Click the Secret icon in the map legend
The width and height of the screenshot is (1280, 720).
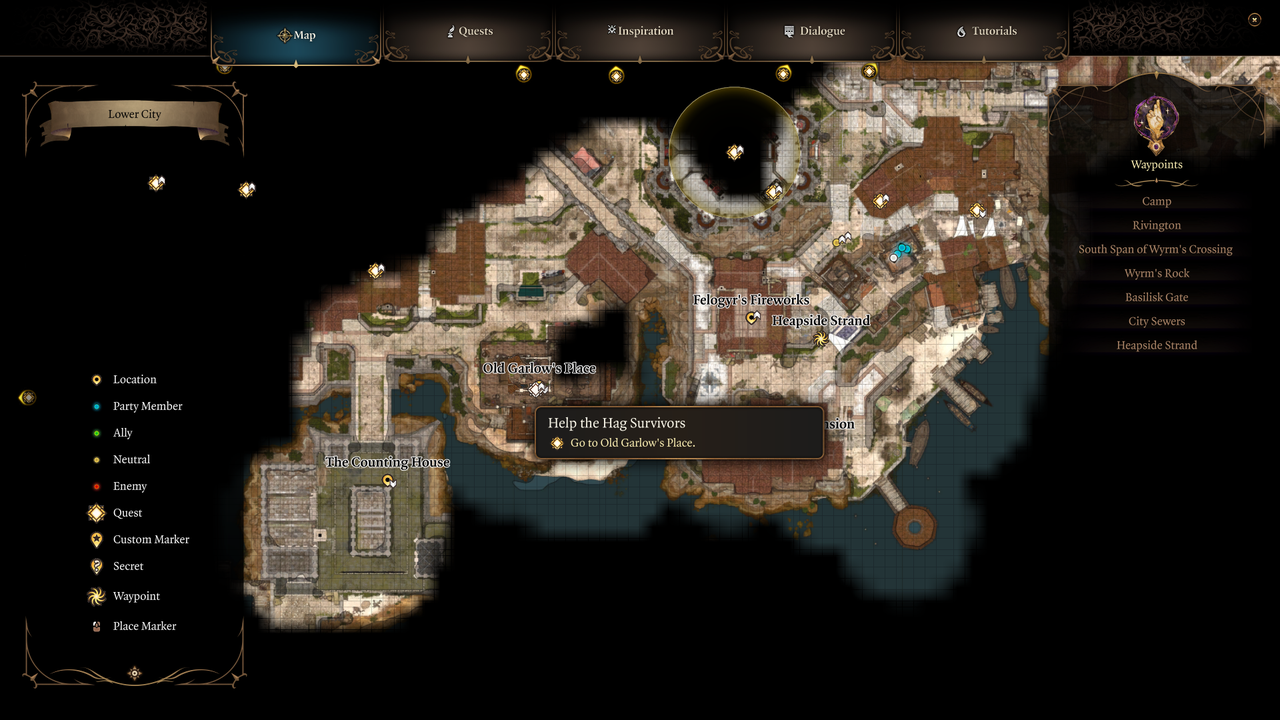96,566
